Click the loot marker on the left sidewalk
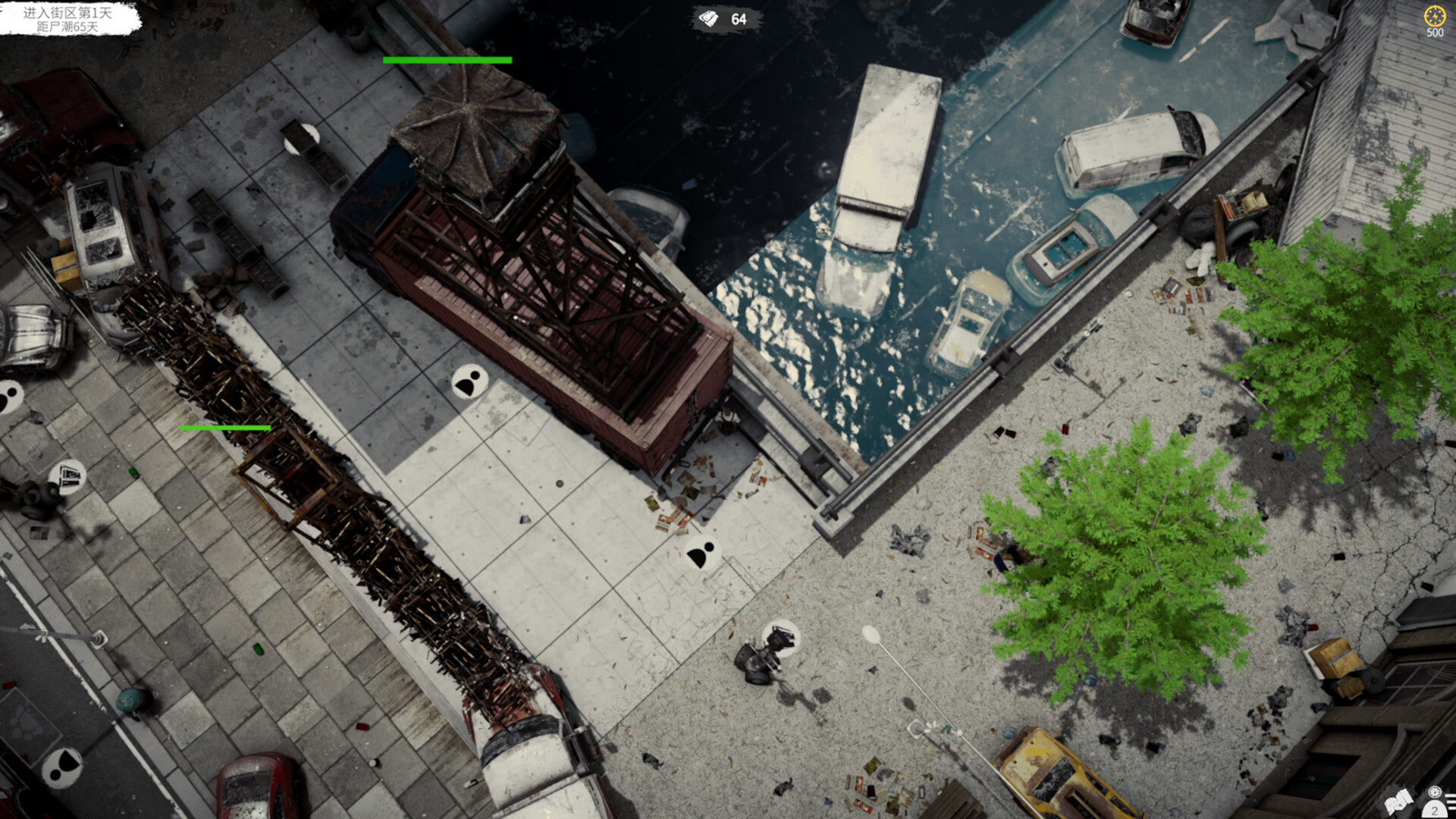1456x819 pixels. point(67,477)
